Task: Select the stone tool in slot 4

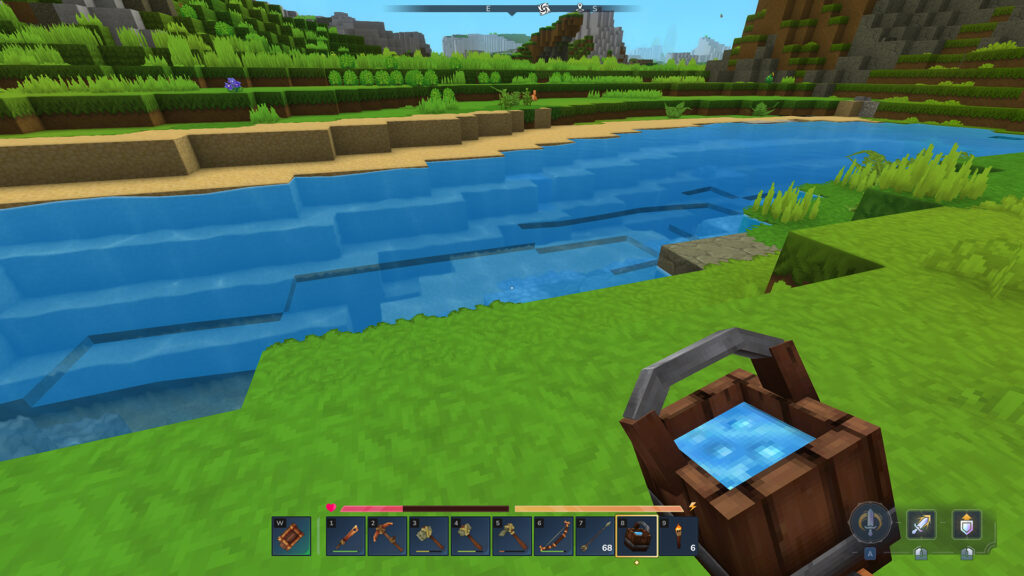Action: tap(470, 536)
